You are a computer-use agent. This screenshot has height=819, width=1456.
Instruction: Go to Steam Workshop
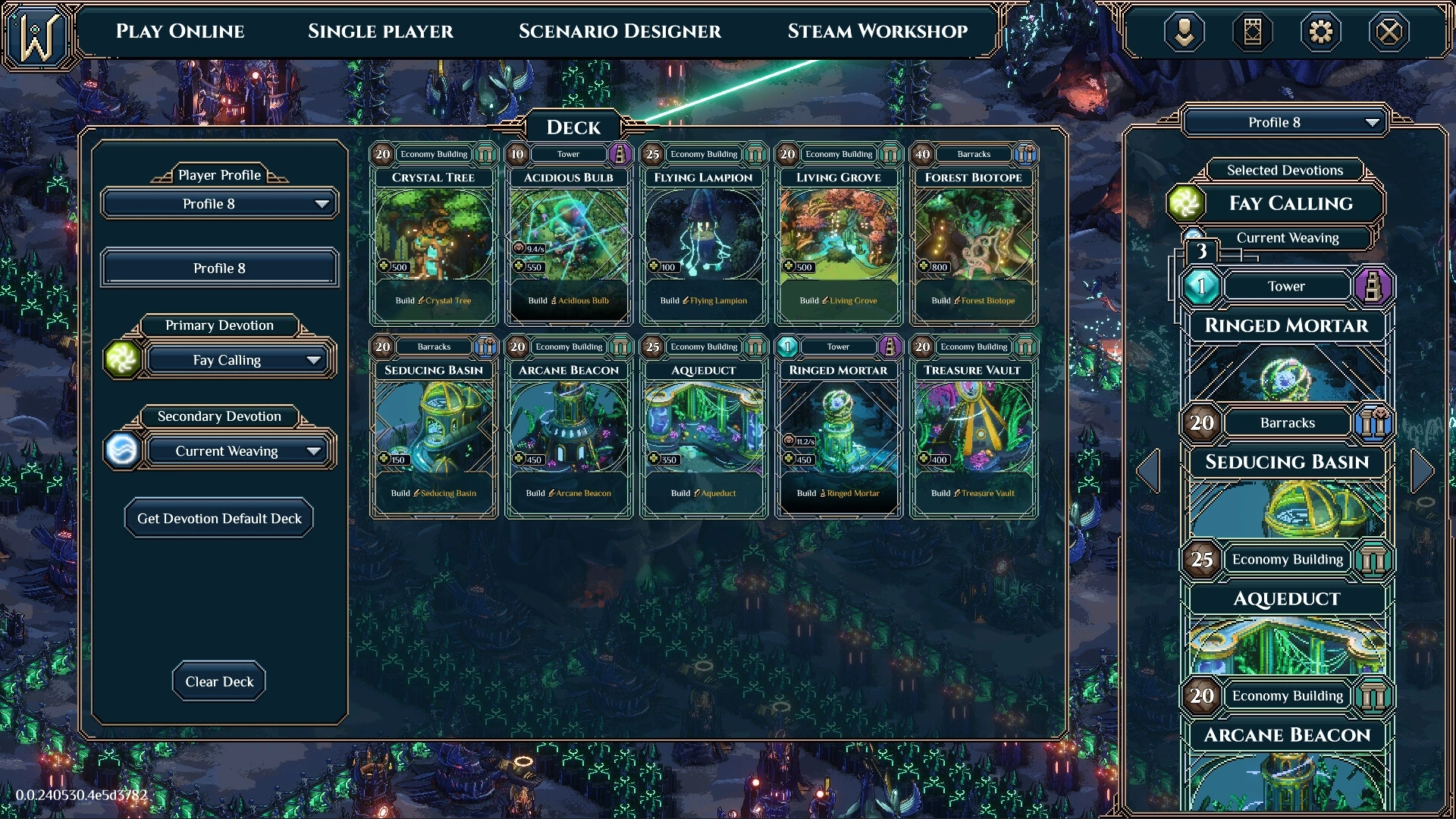[877, 31]
